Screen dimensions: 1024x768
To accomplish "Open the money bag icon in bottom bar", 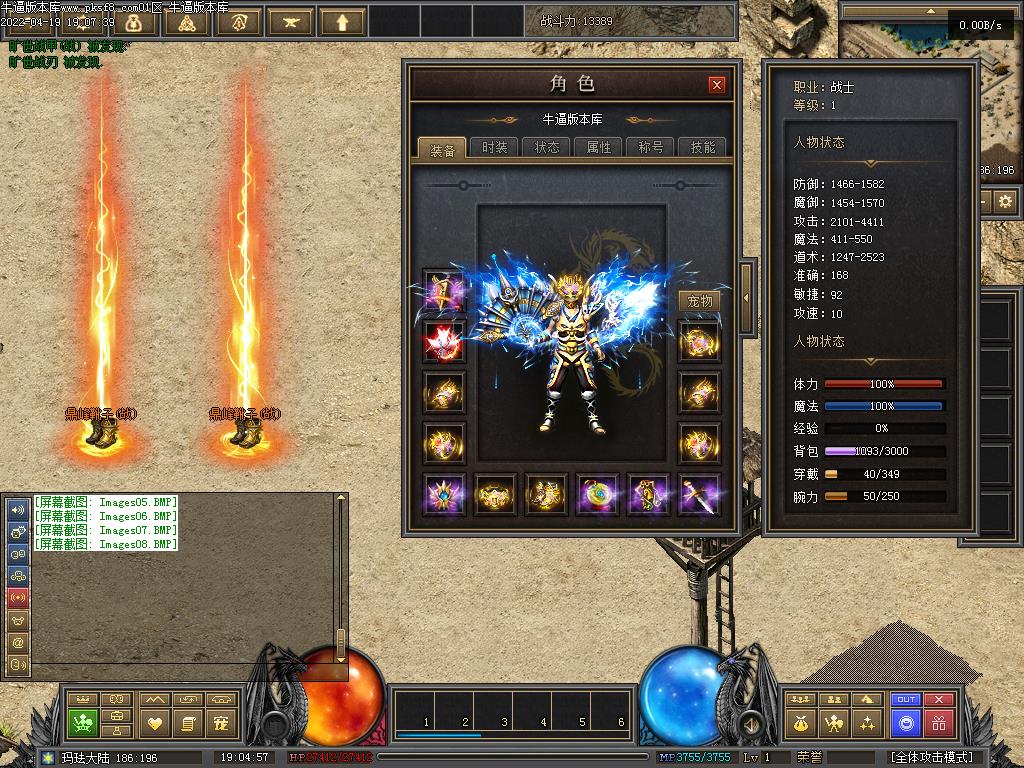I will pos(801,722).
